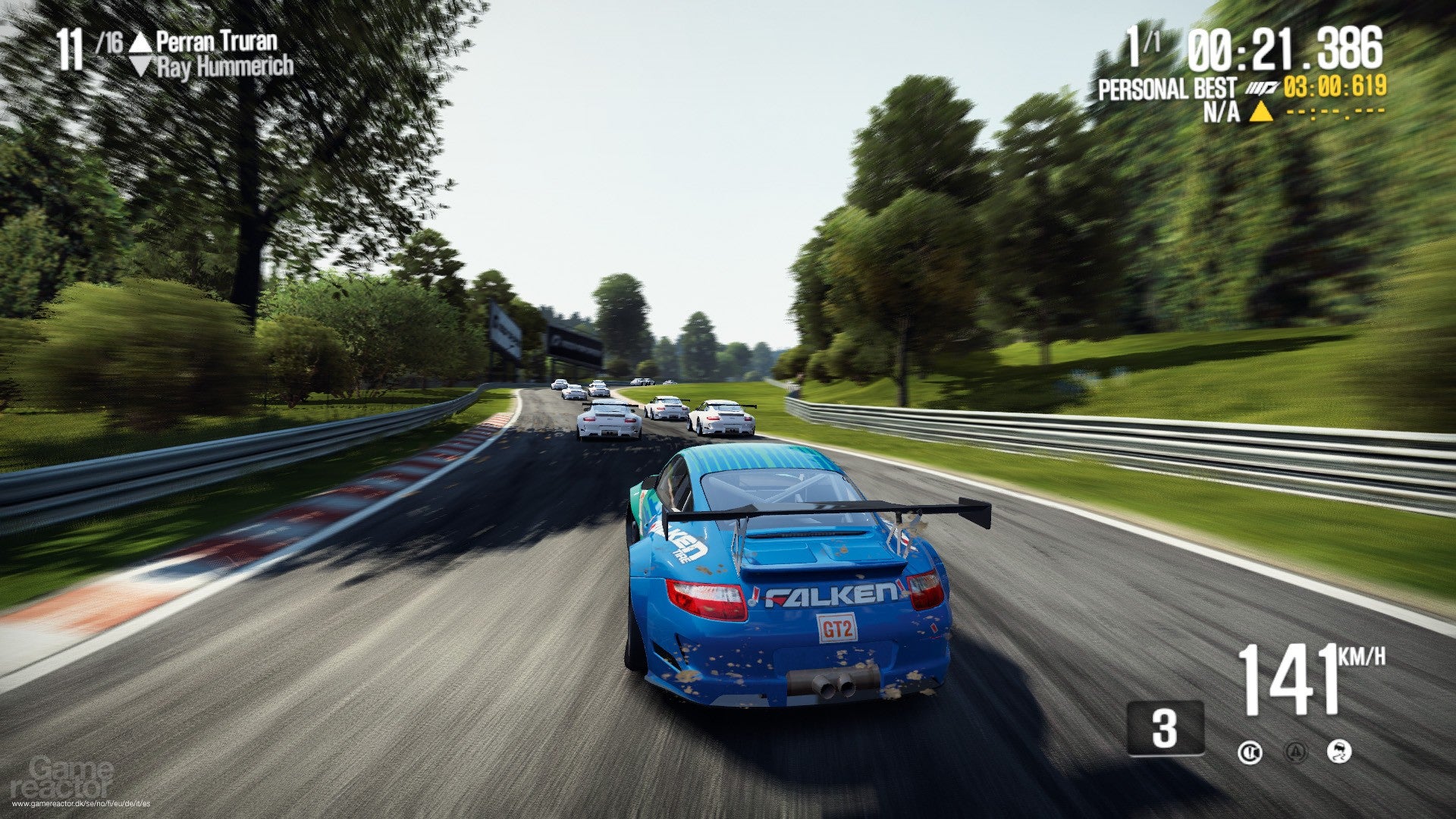Toggle the skidding car stability control icon
The width and height of the screenshot is (1456, 819).
point(1339,752)
